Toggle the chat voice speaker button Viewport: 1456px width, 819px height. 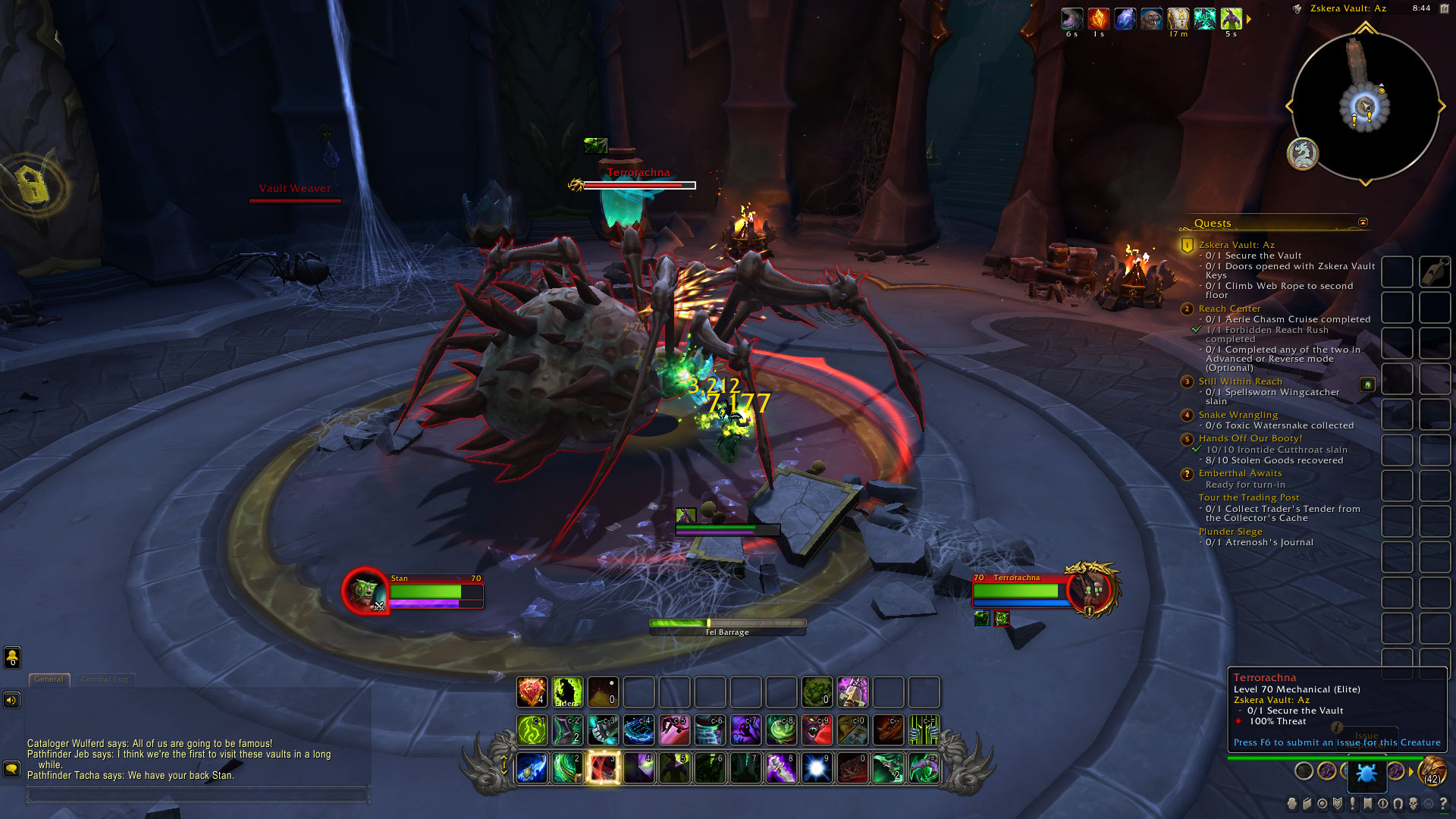(x=12, y=700)
